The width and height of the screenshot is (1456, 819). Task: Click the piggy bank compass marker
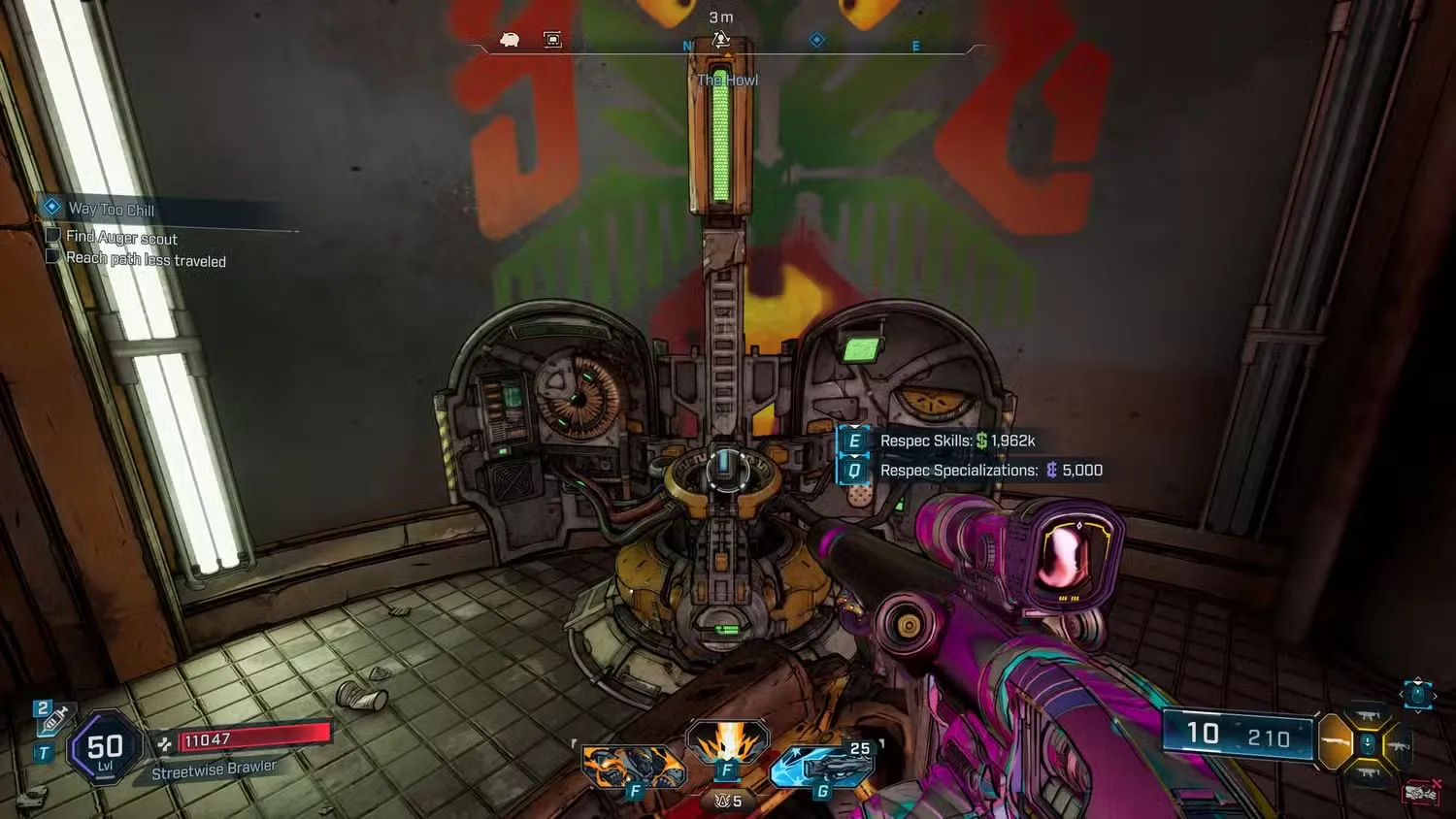pos(510,39)
